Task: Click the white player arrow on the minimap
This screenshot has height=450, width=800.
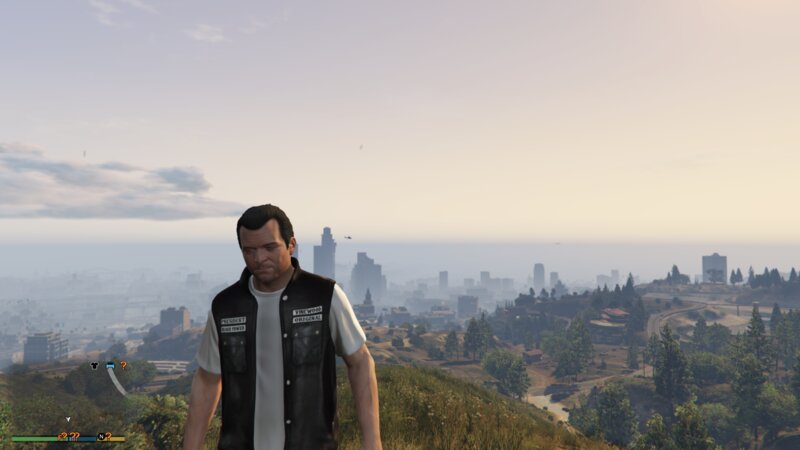Action: 68,420
